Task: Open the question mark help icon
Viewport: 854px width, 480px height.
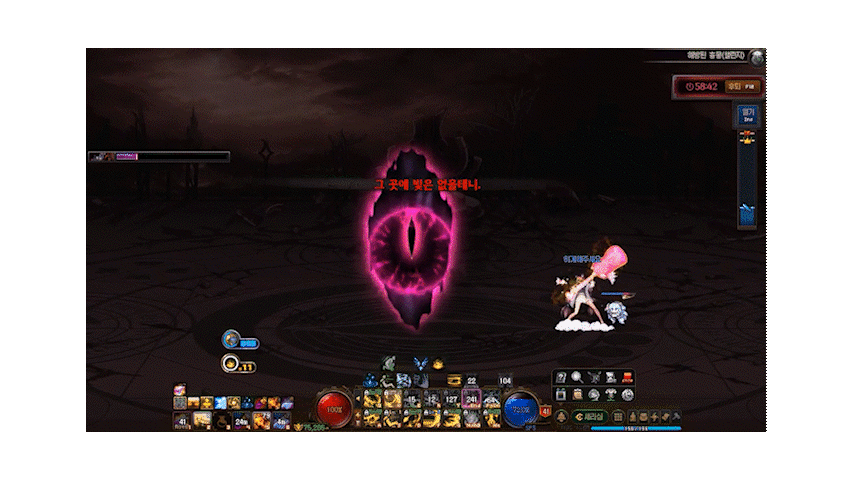Action: pyautogui.click(x=561, y=377)
